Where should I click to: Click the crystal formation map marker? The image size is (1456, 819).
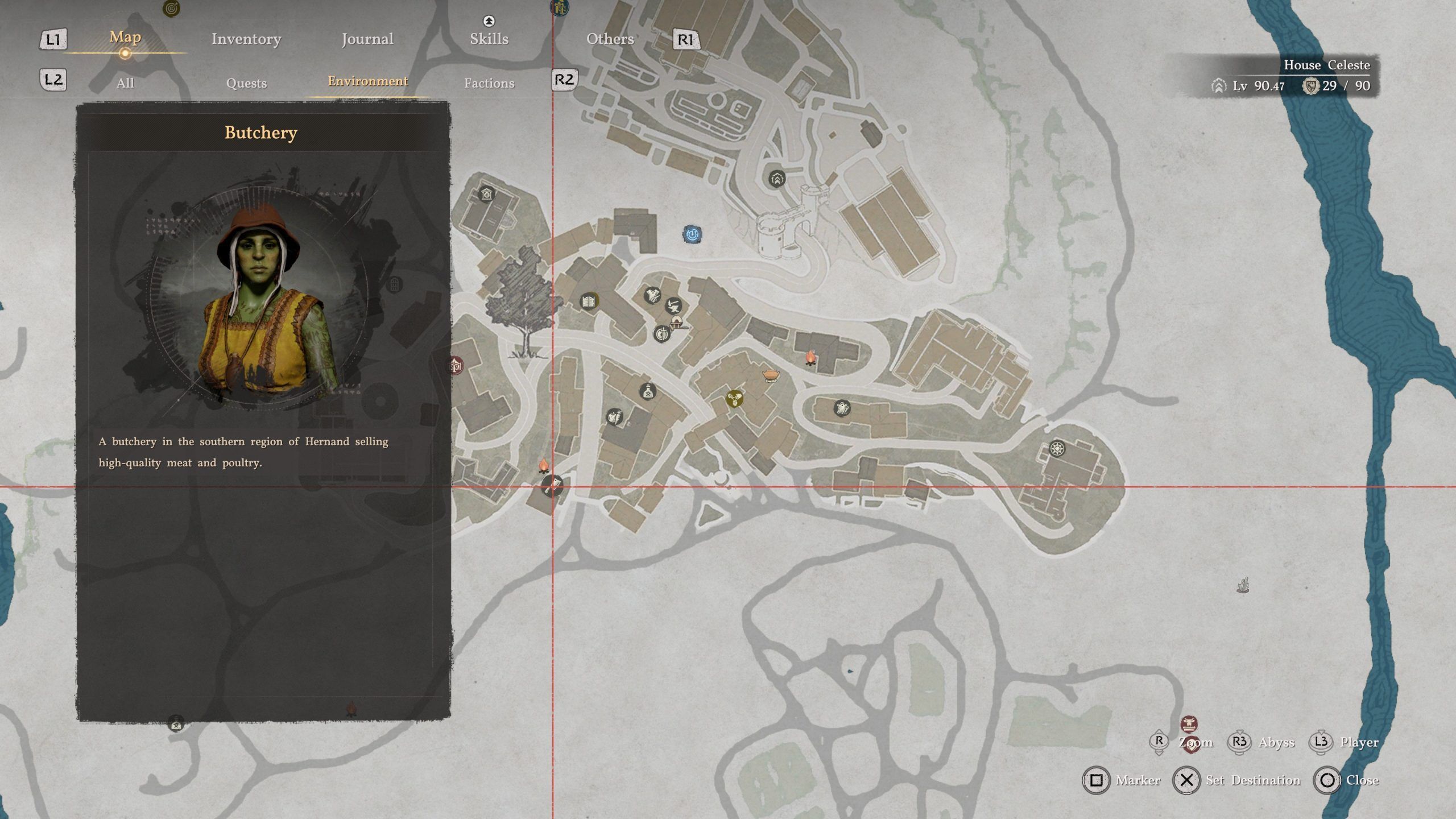click(x=1243, y=585)
